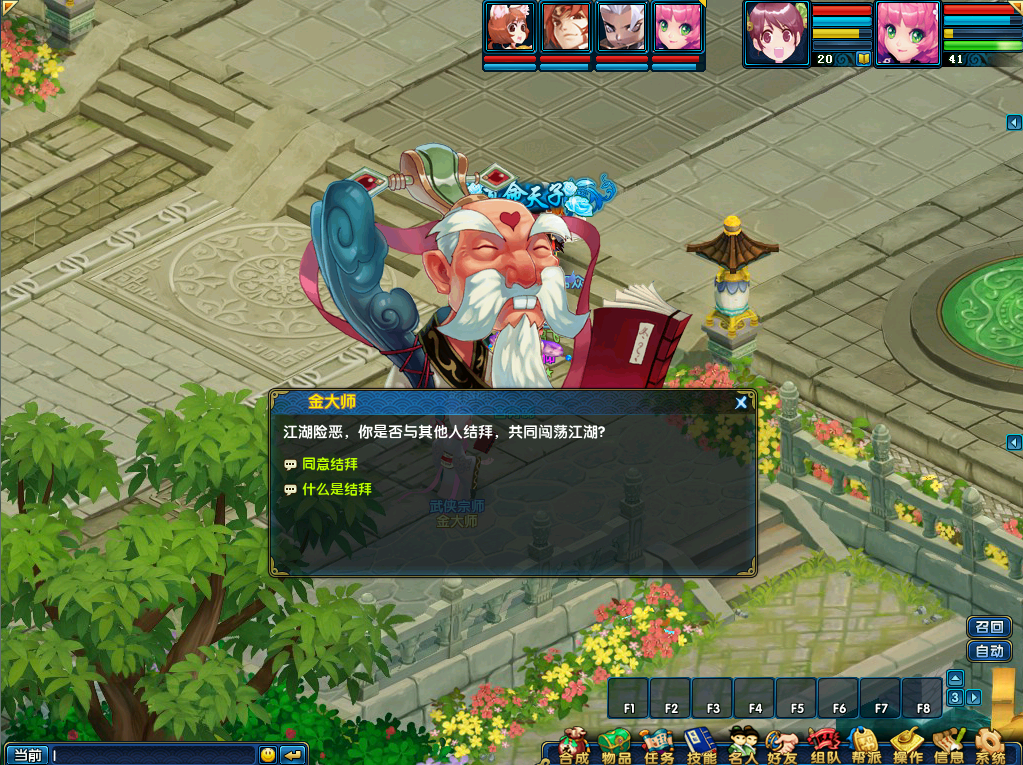Choose the 同意结拜 dialogue option
This screenshot has height=765, width=1023.
coord(329,464)
